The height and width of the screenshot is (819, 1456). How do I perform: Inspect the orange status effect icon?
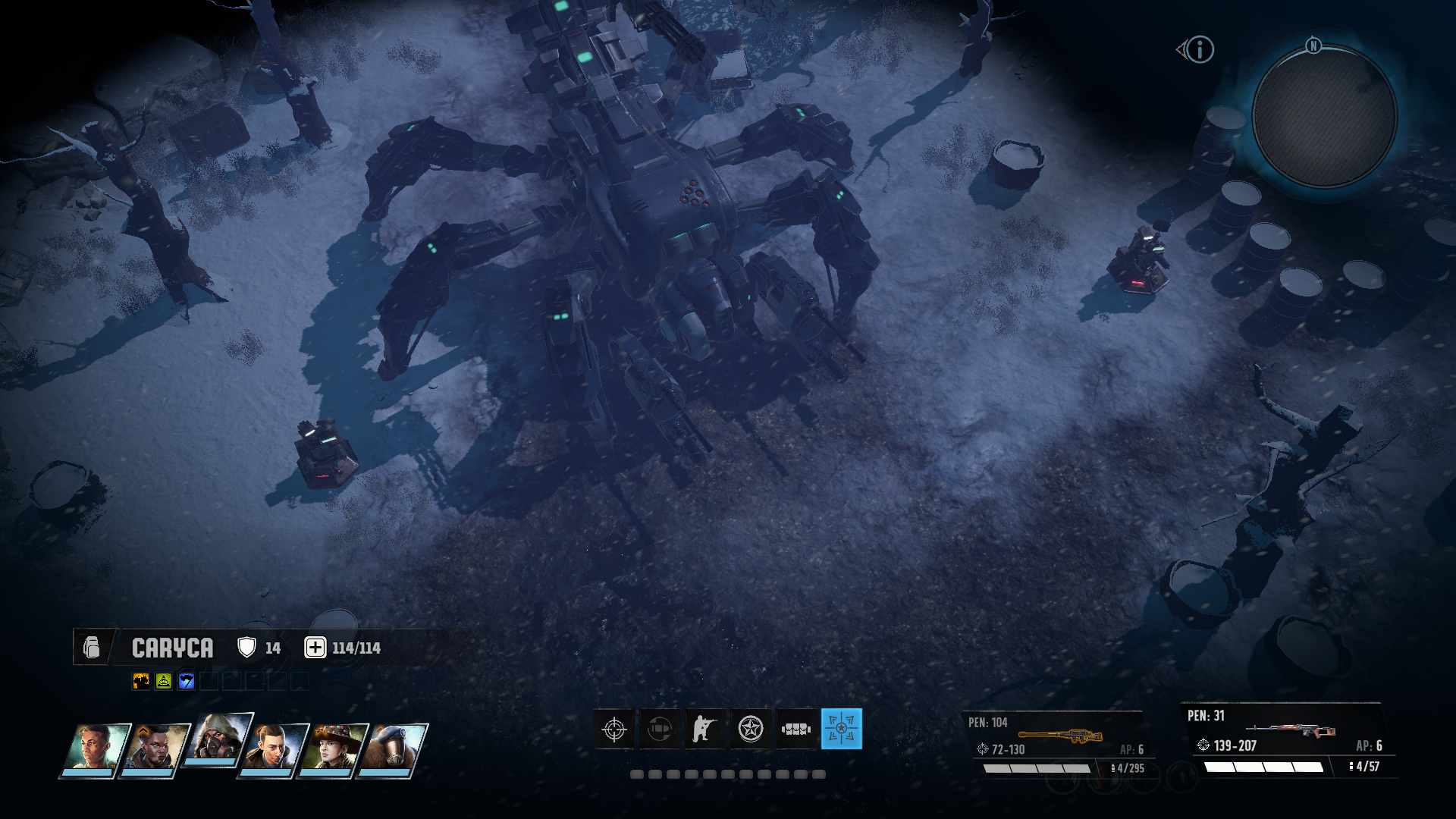[x=141, y=682]
